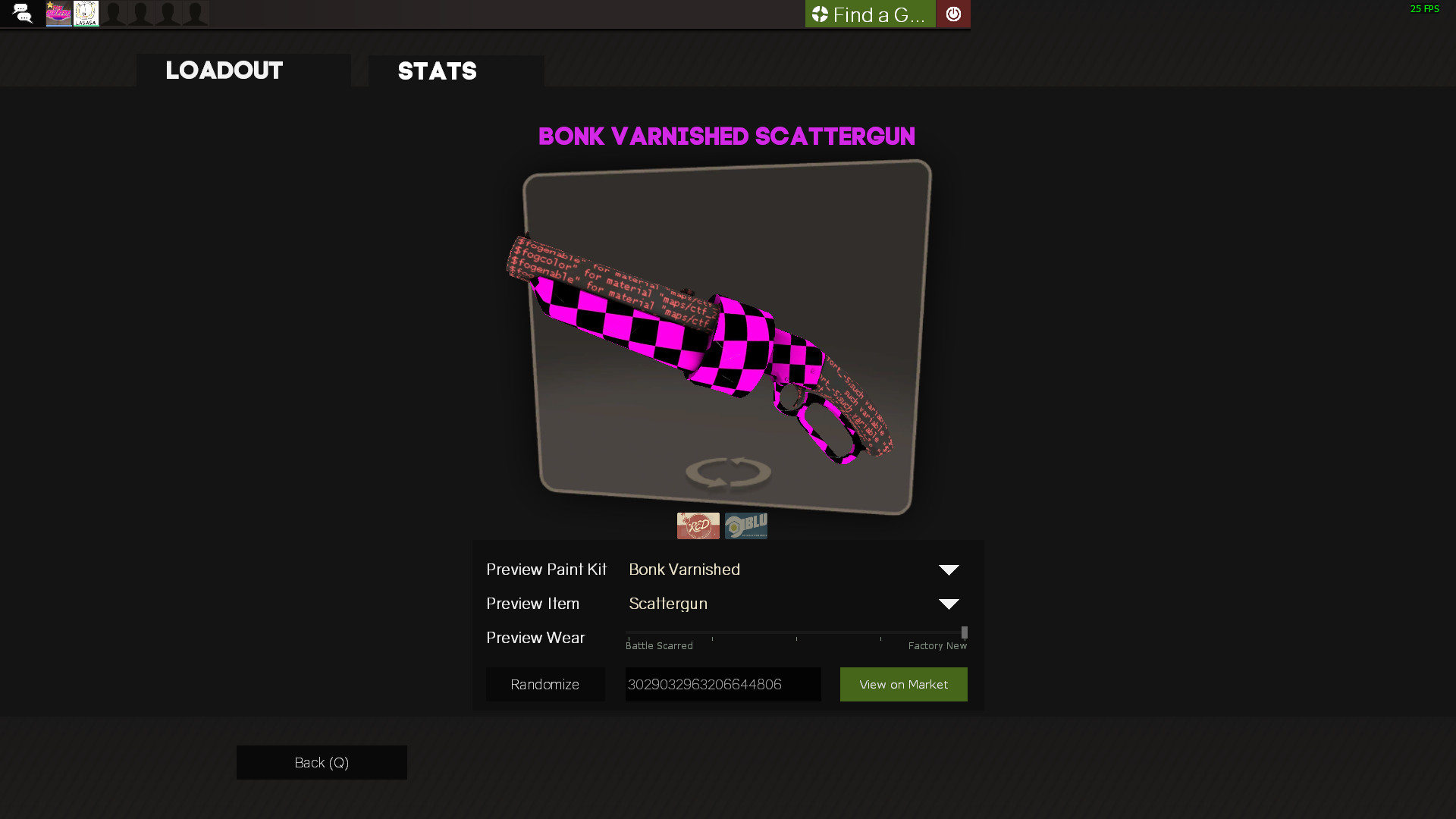This screenshot has height=819, width=1456.
Task: Select the party leader avatar with star
Action: (58, 13)
